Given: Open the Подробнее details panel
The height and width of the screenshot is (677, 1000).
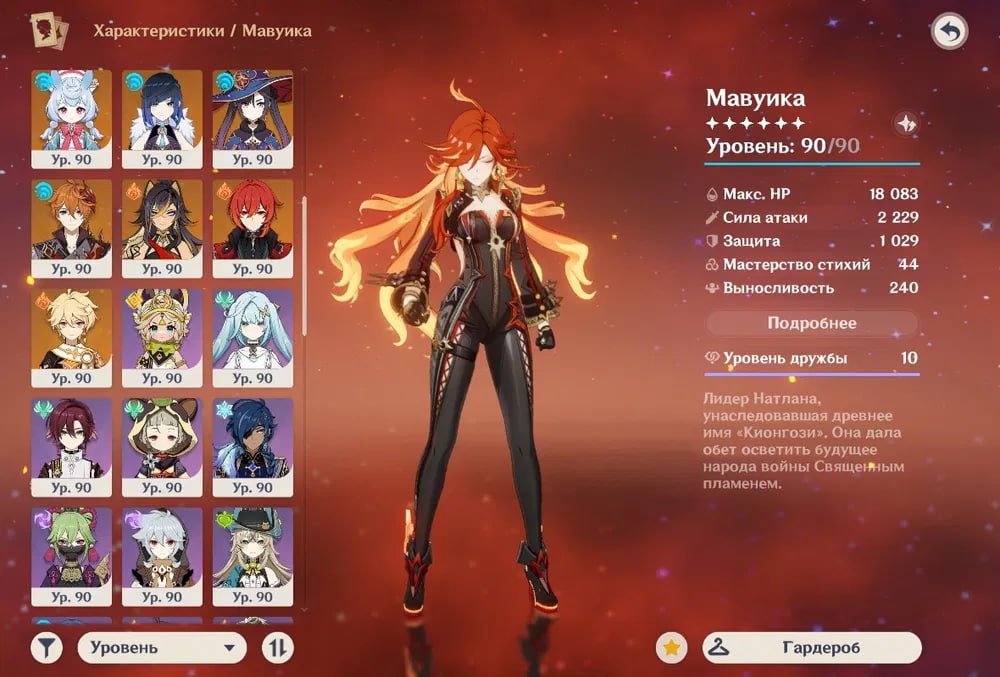Looking at the screenshot, I should coord(812,324).
